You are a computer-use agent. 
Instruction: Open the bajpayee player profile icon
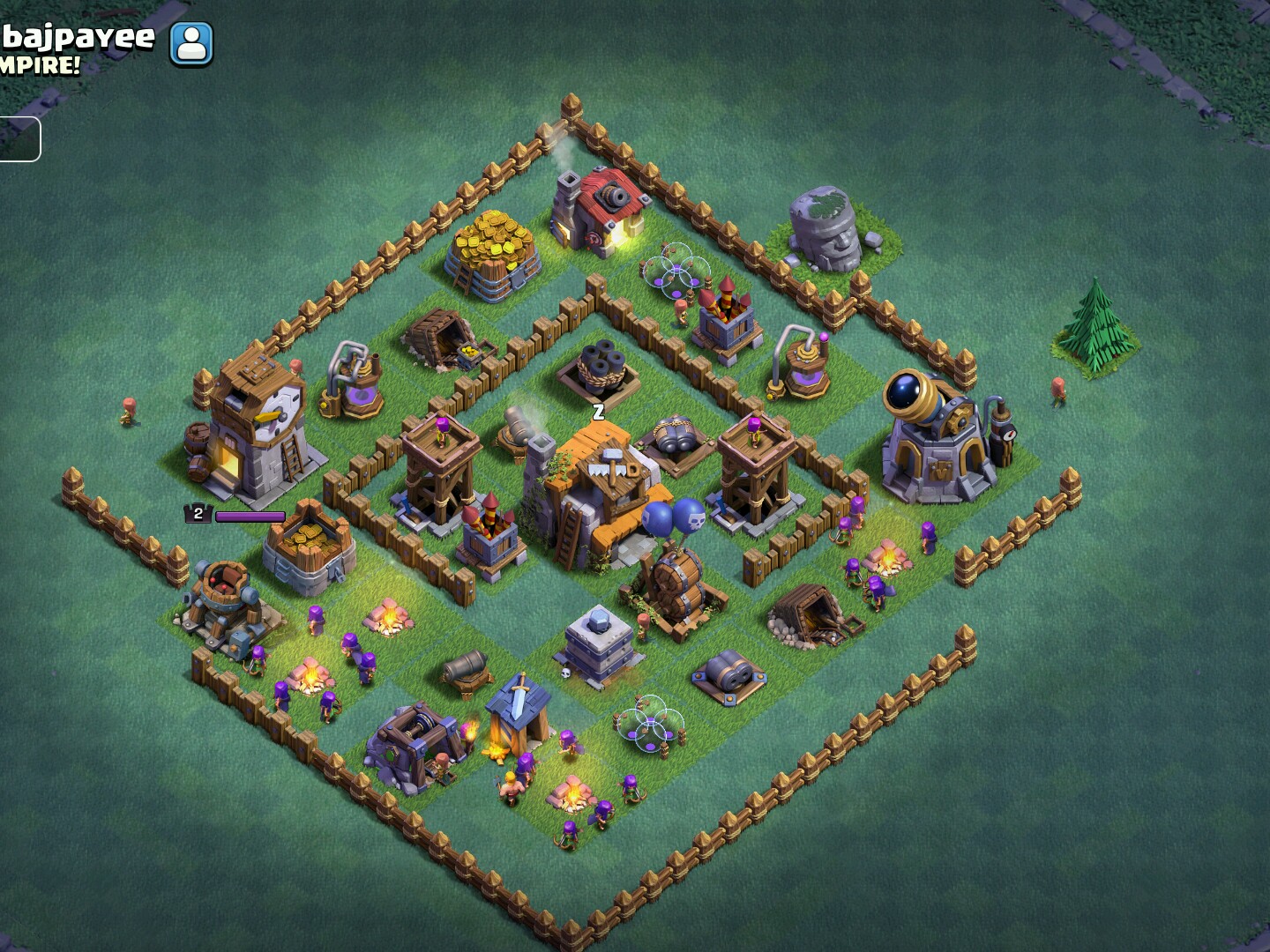pos(191,43)
